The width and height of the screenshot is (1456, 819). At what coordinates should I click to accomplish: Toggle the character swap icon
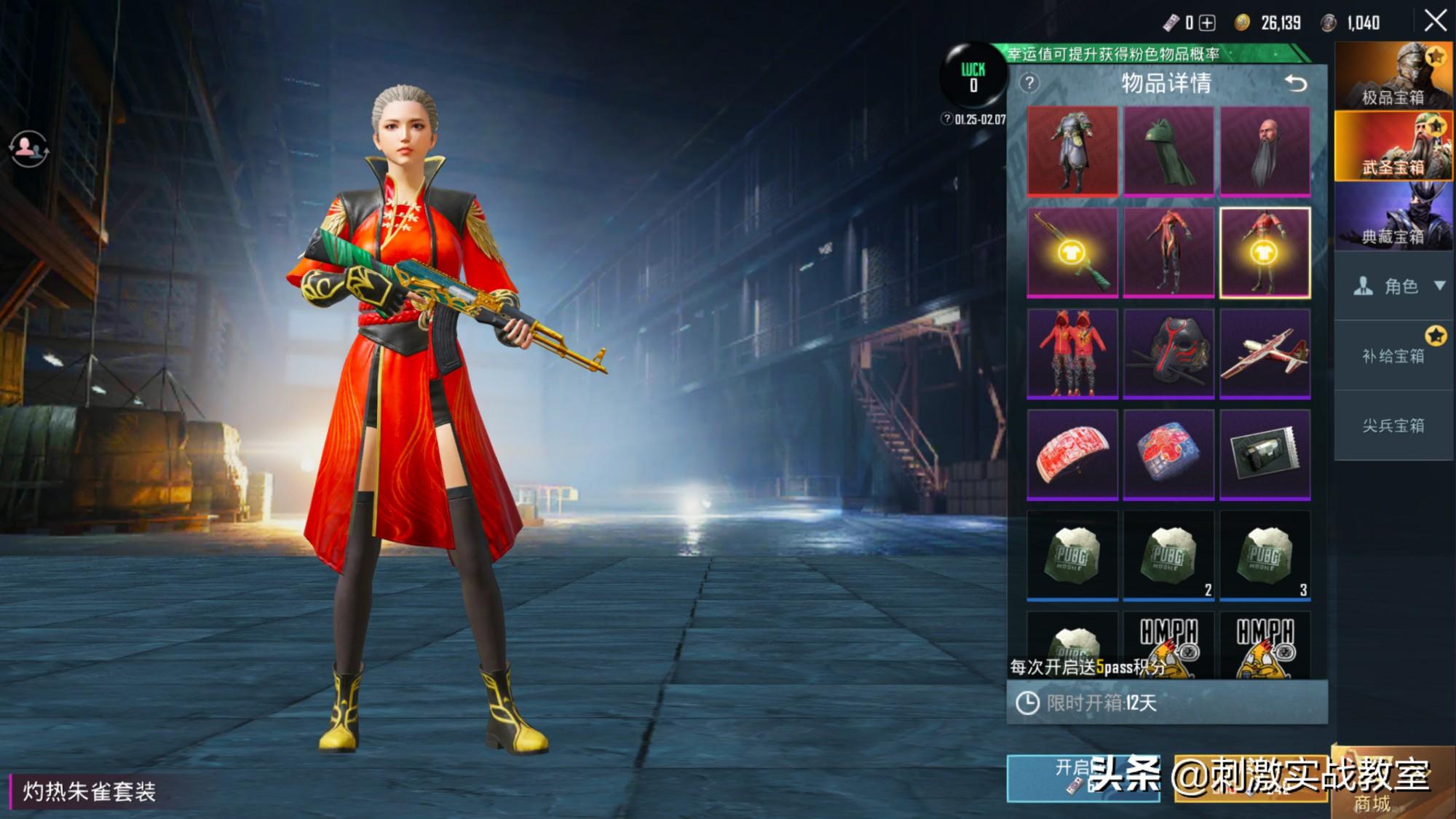pos(28,149)
